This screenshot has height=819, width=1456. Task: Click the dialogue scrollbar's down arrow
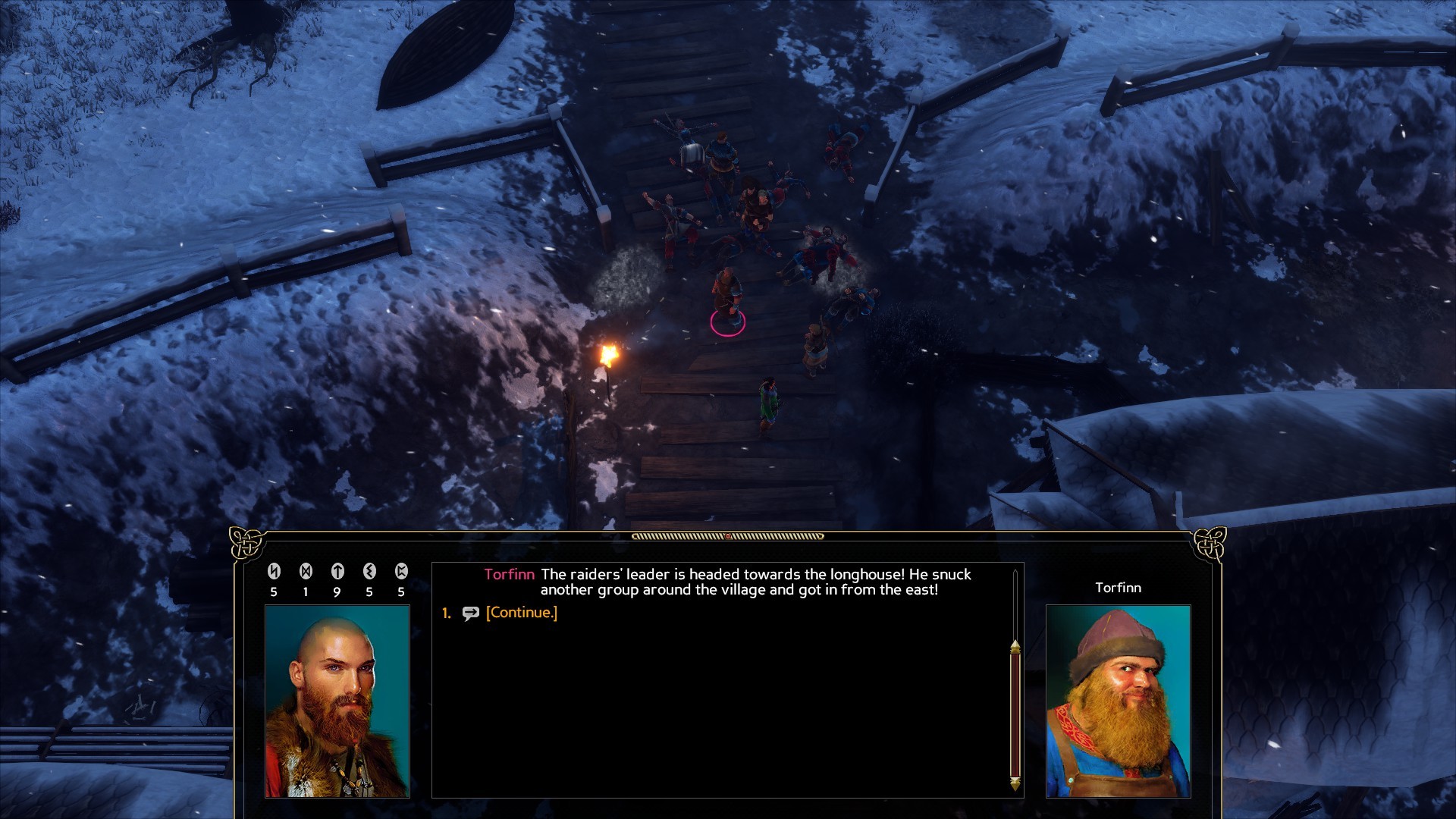1015,783
